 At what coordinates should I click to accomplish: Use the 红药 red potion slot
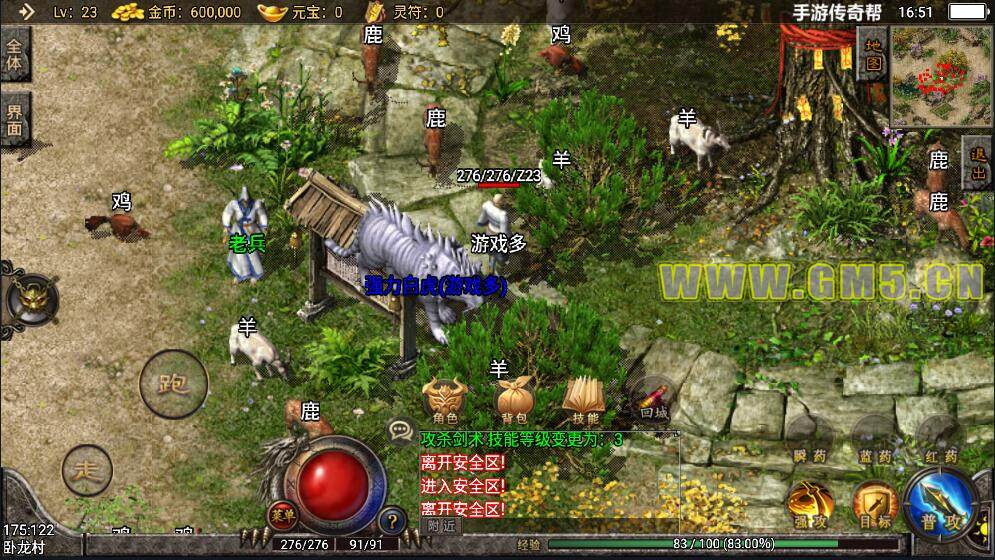tap(938, 440)
